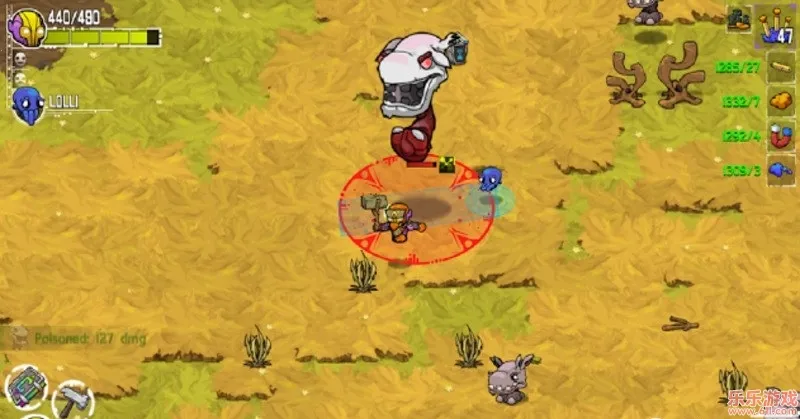
Task: Select the LOLLI blue pet portrait
Action: pos(26,104)
